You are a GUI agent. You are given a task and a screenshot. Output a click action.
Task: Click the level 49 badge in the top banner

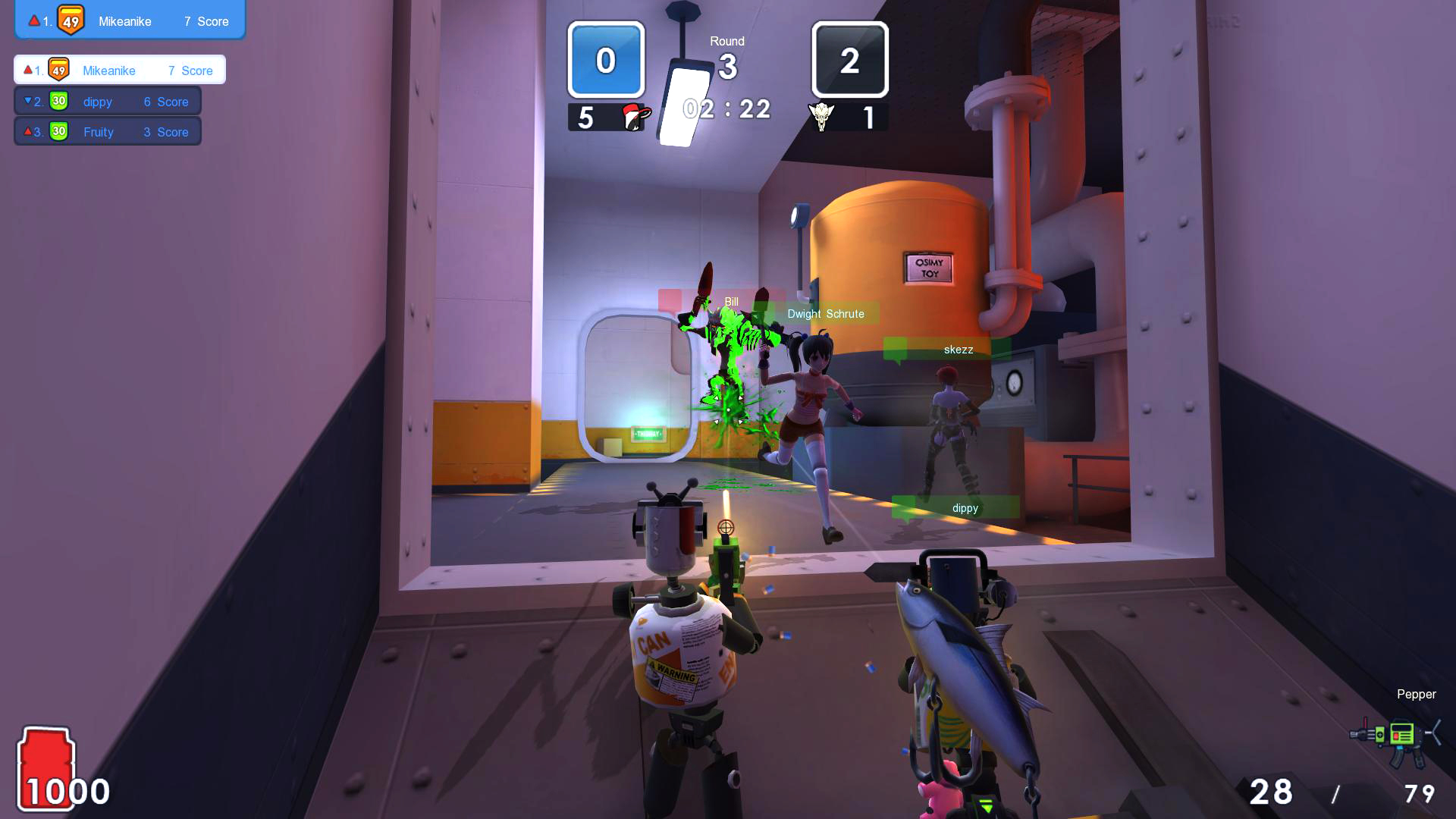point(71,20)
